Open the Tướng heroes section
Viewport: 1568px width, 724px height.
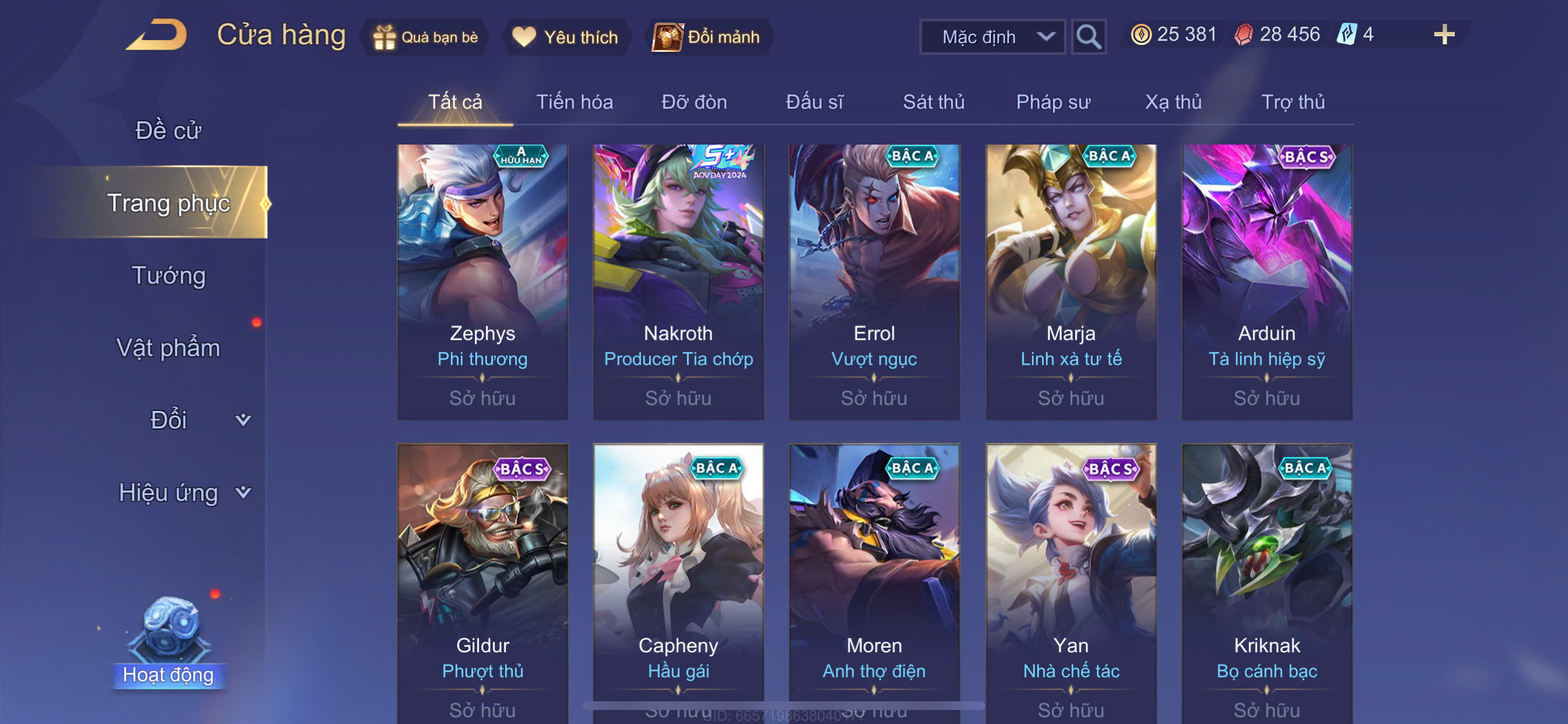(x=169, y=276)
